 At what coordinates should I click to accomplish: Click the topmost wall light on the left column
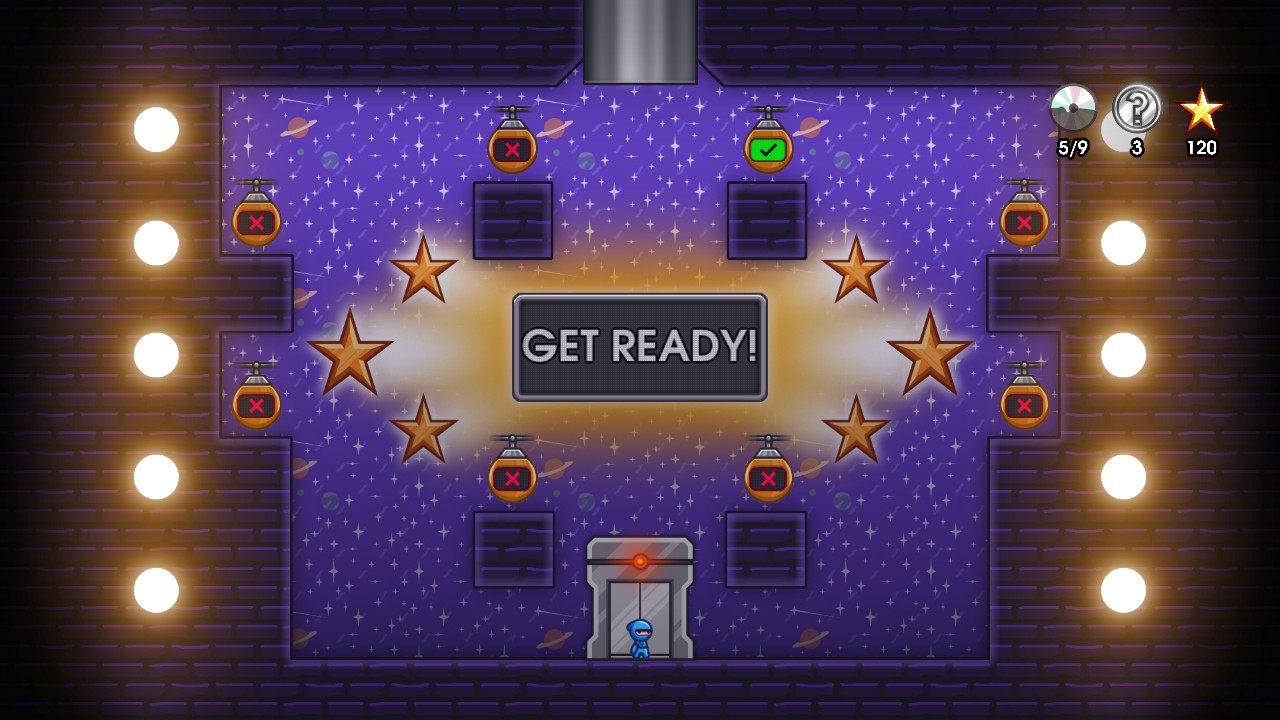155,130
